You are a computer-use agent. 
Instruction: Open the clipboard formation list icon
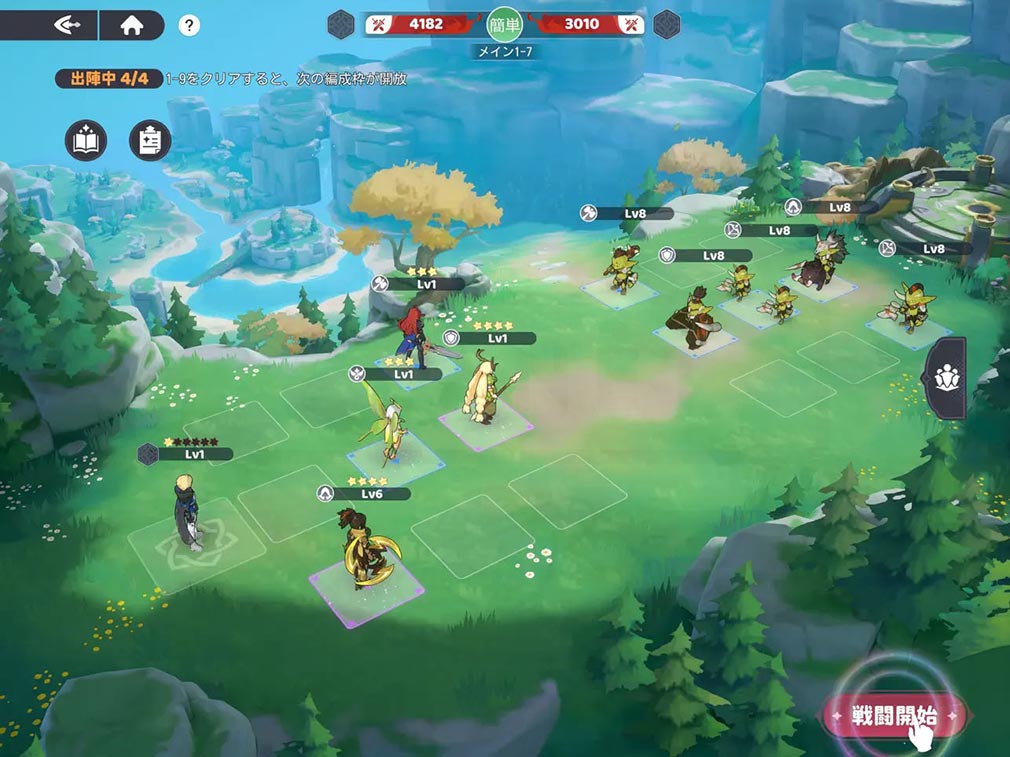[150, 141]
